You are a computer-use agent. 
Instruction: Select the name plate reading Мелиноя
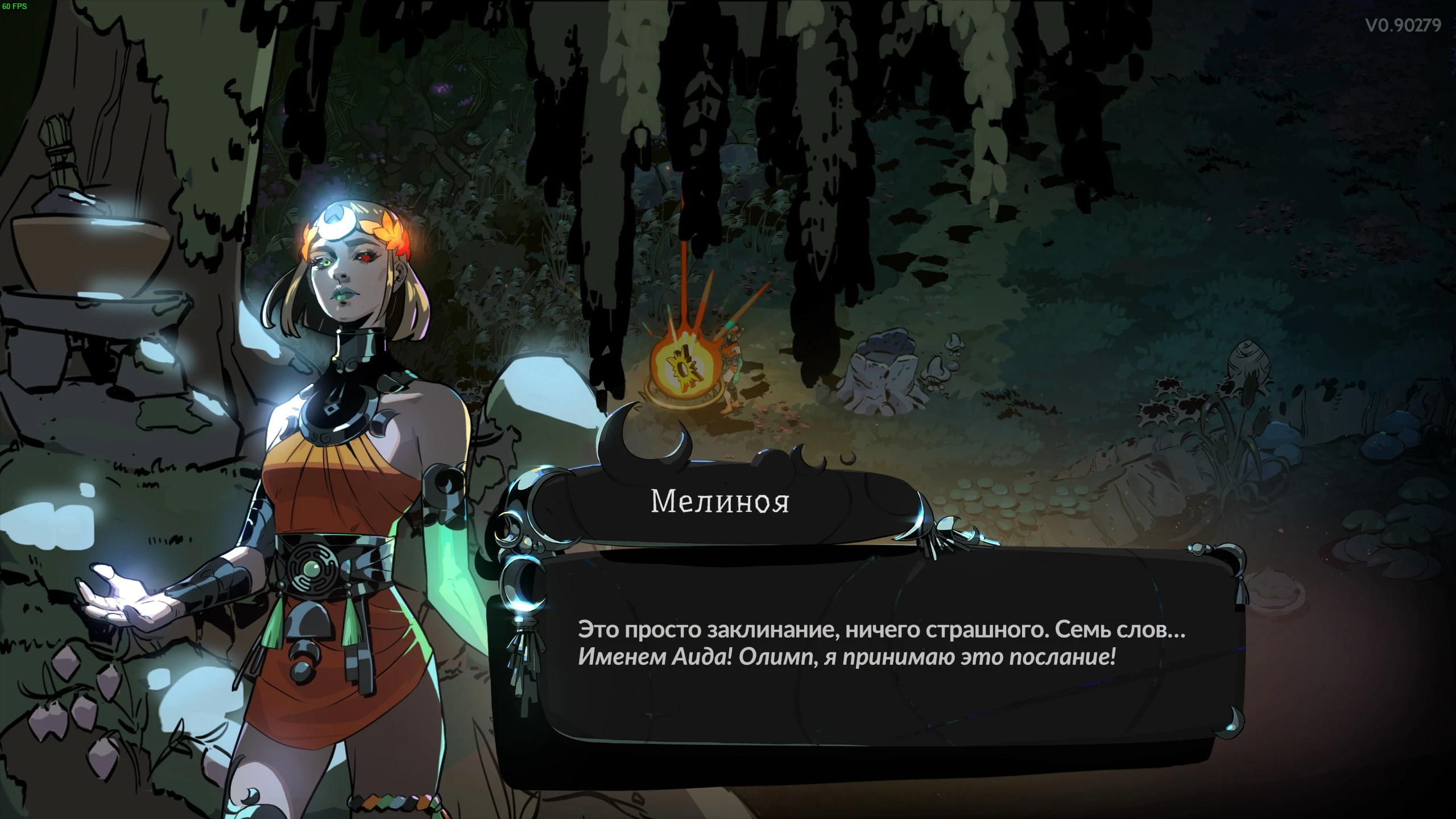click(x=721, y=502)
